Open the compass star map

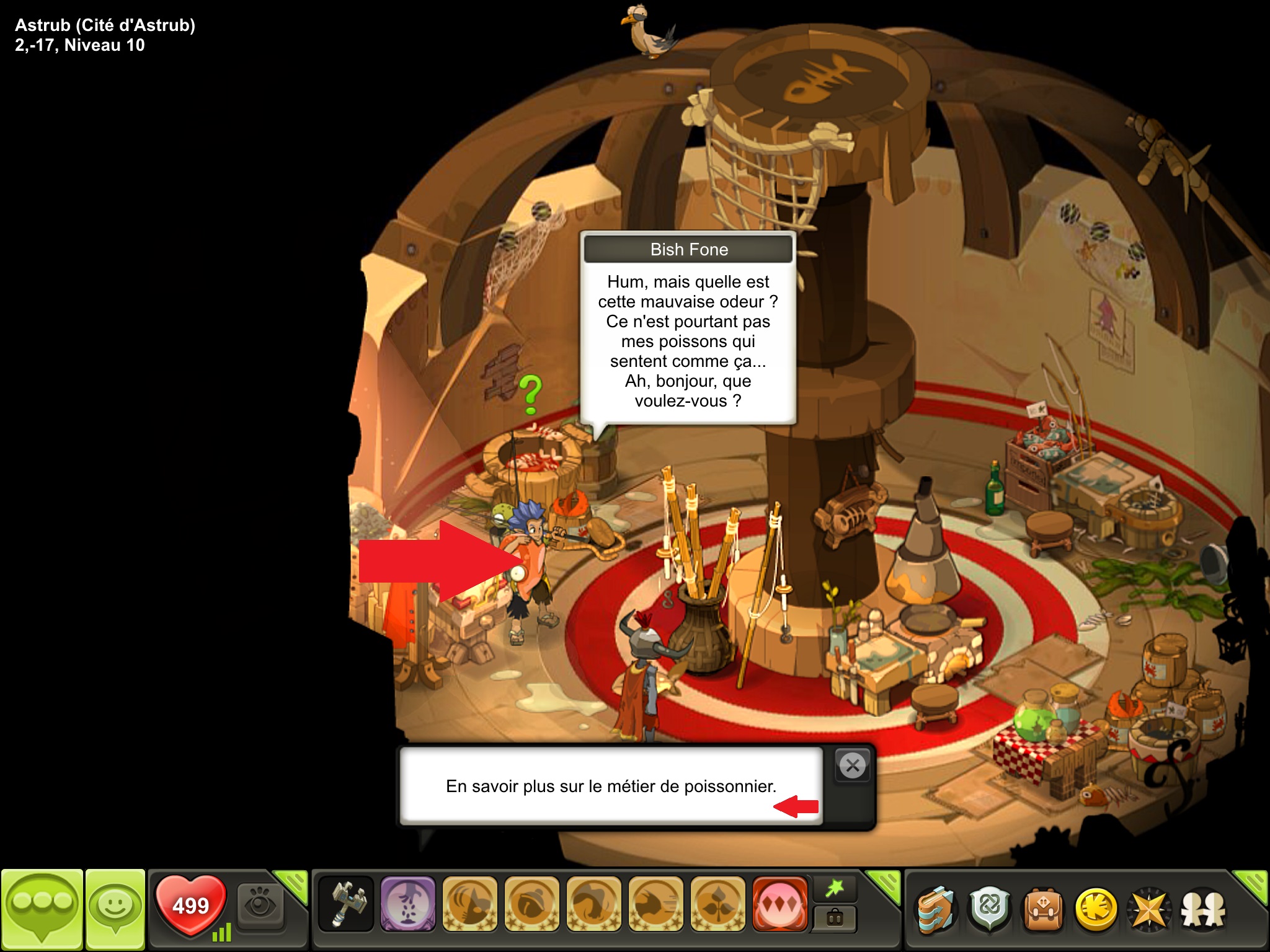coord(1149,910)
